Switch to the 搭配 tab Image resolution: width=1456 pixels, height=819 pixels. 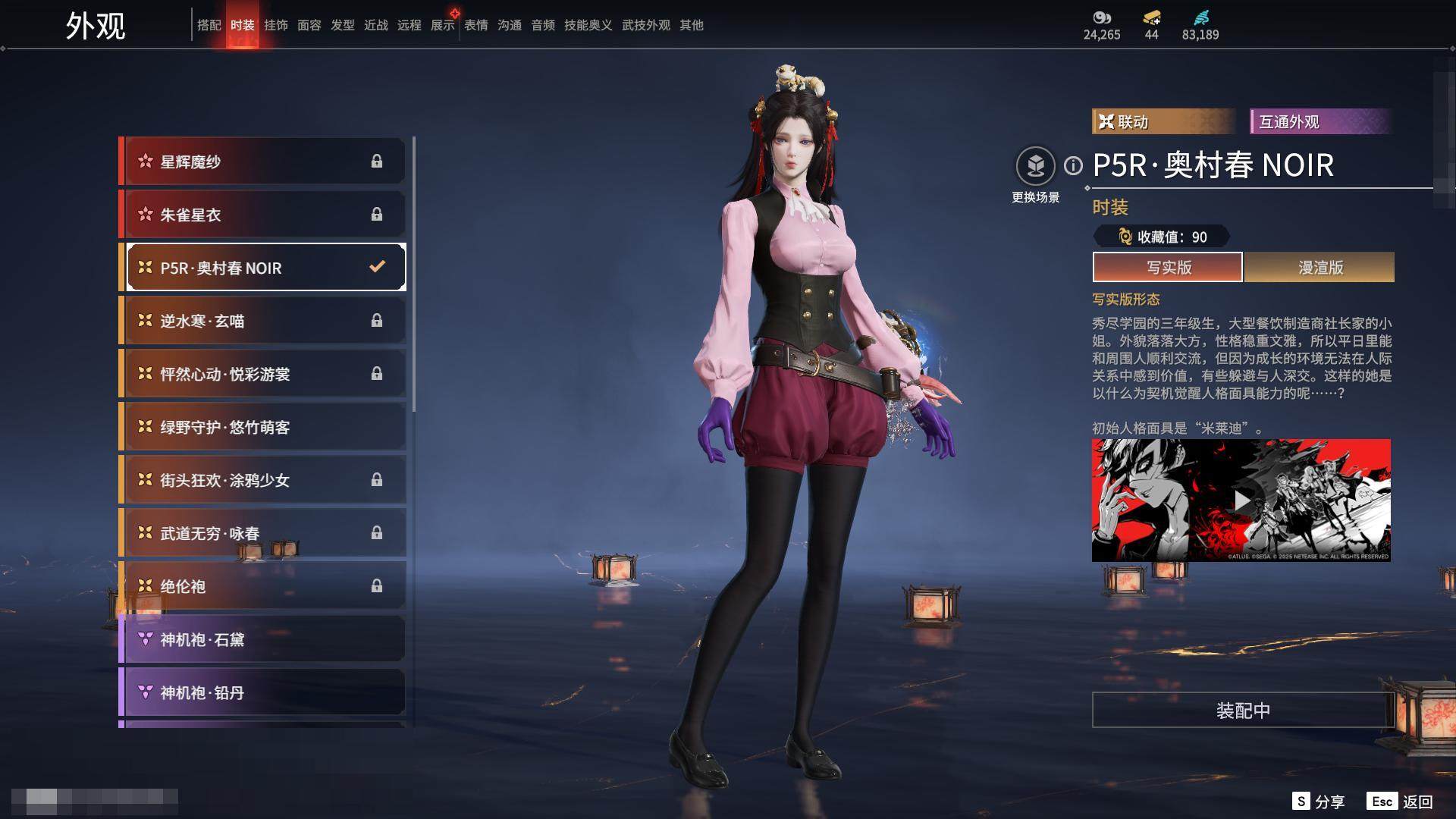pyautogui.click(x=209, y=25)
